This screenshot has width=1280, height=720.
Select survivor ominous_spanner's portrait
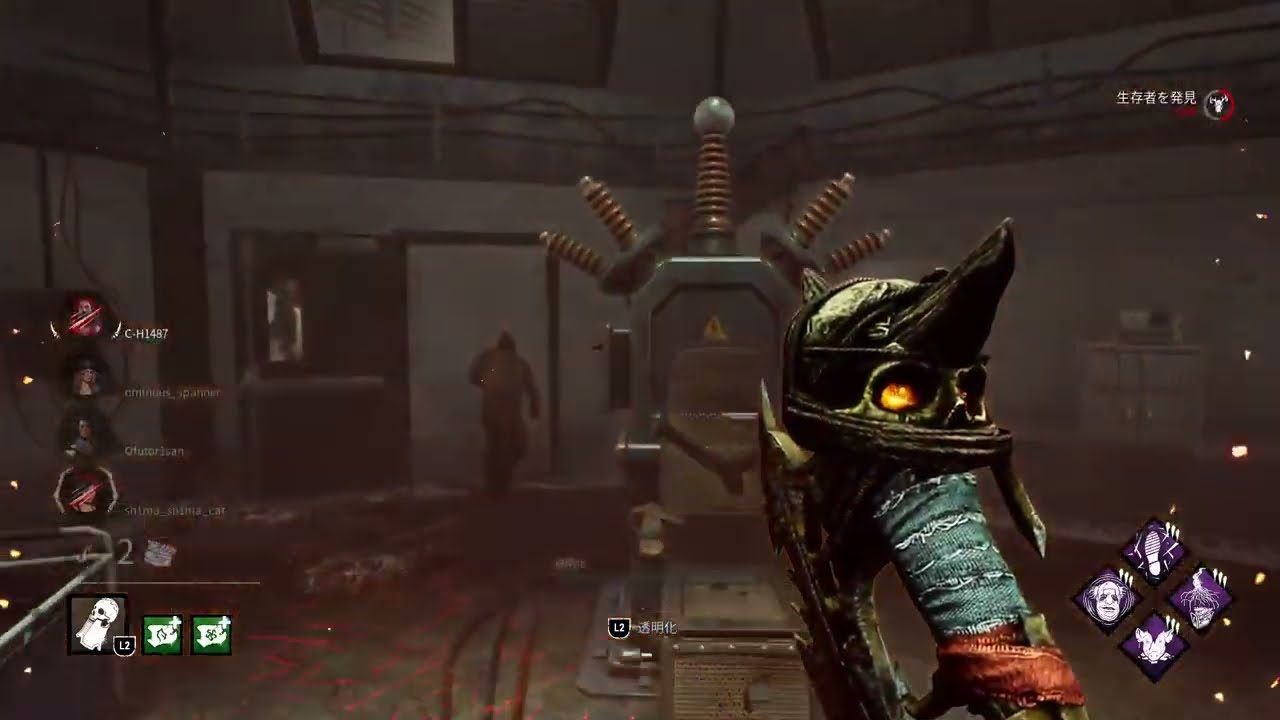coord(84,376)
